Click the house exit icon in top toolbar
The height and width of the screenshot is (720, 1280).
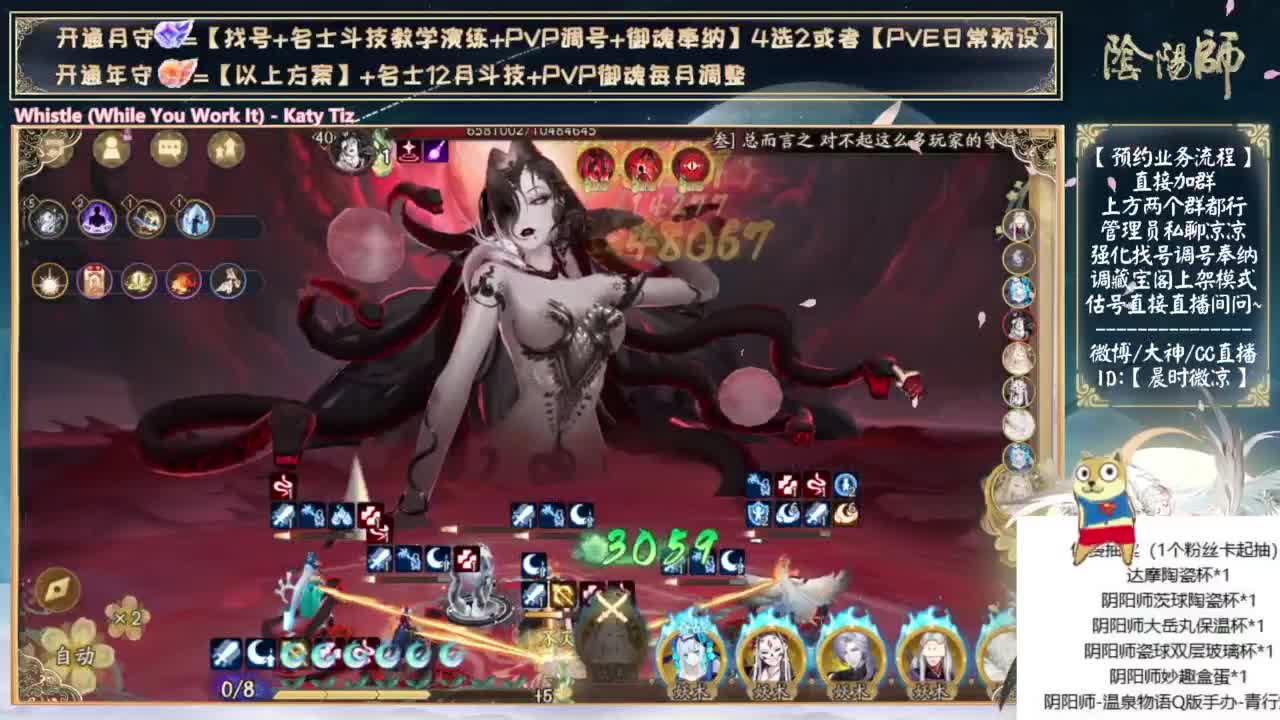225,148
